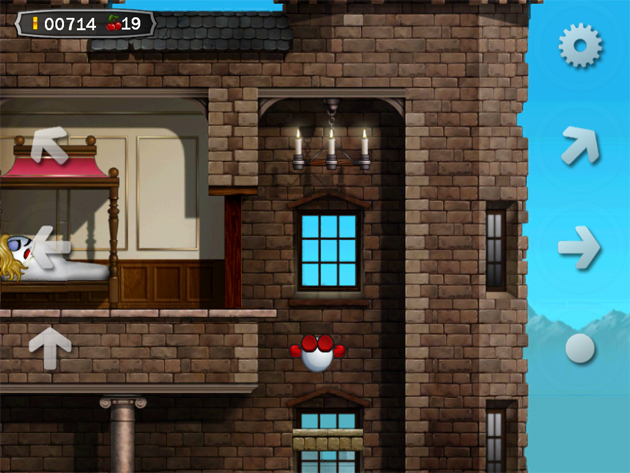Image resolution: width=630 pixels, height=473 pixels.
Task: Tap the move right arrow
Action: (x=579, y=247)
